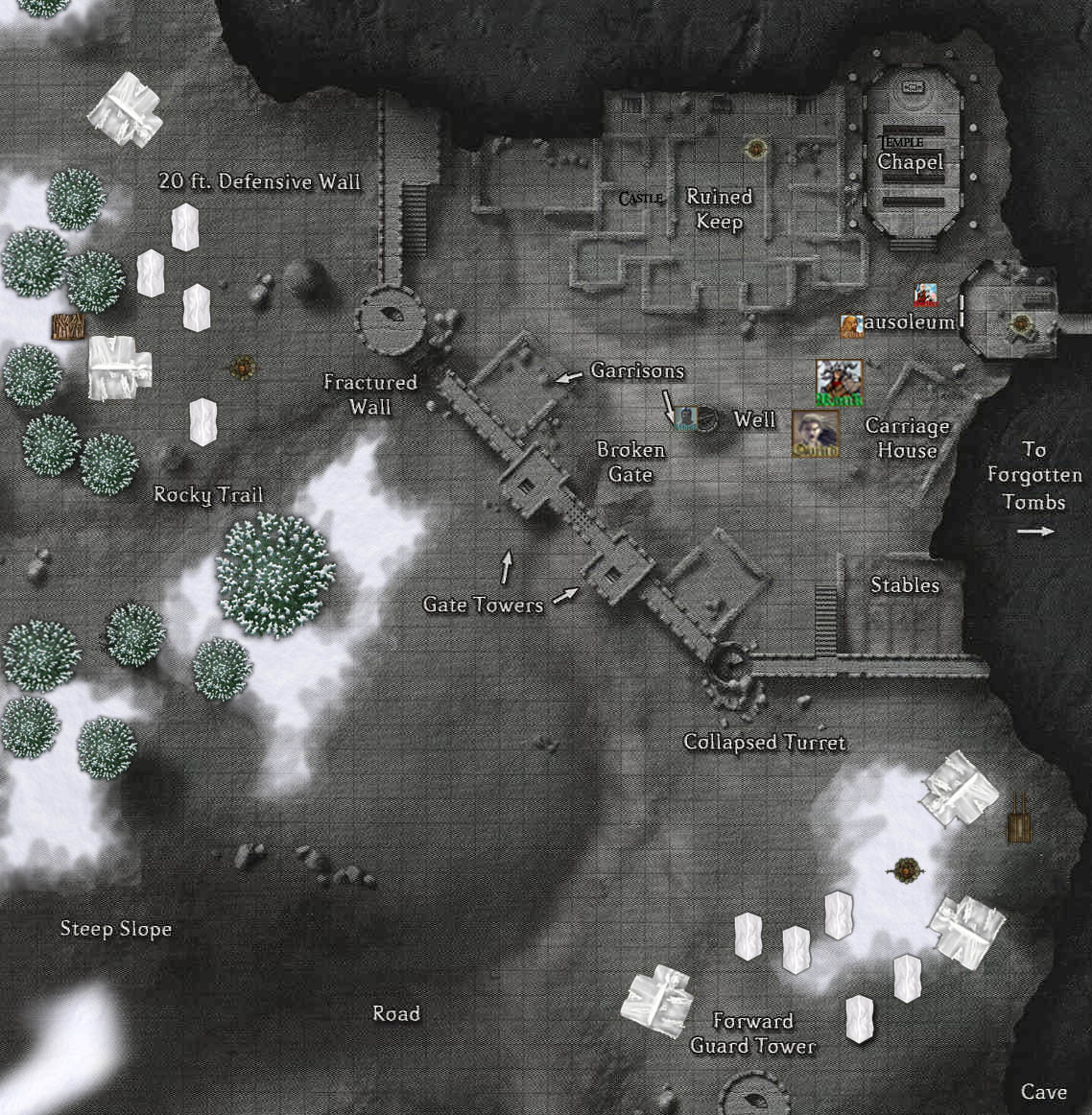Image resolution: width=1092 pixels, height=1115 pixels.
Task: Pick the small blue hooded token beside the Well
Action: point(686,418)
